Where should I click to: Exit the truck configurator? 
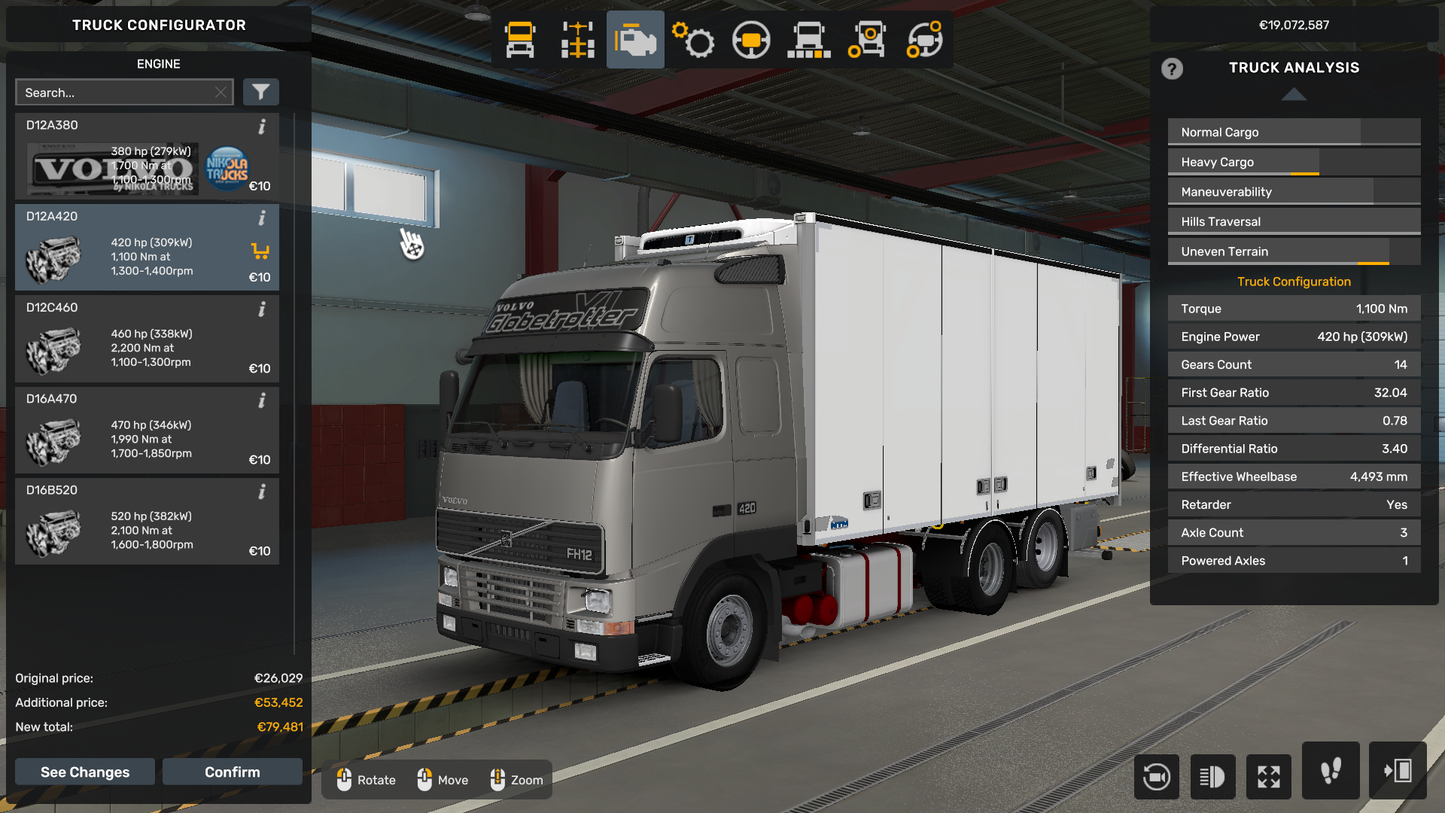coord(1398,771)
